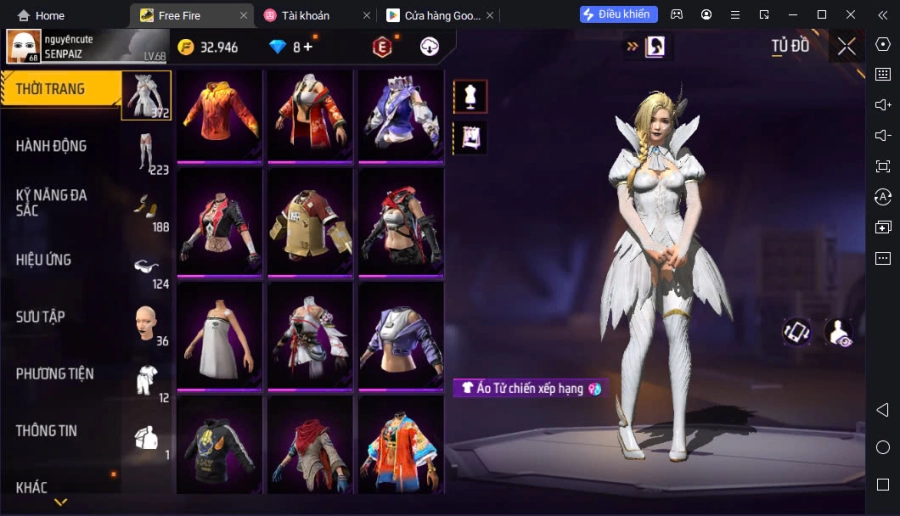The height and width of the screenshot is (516, 900).
Task: Toggle the character view eye button
Action: pos(839,333)
